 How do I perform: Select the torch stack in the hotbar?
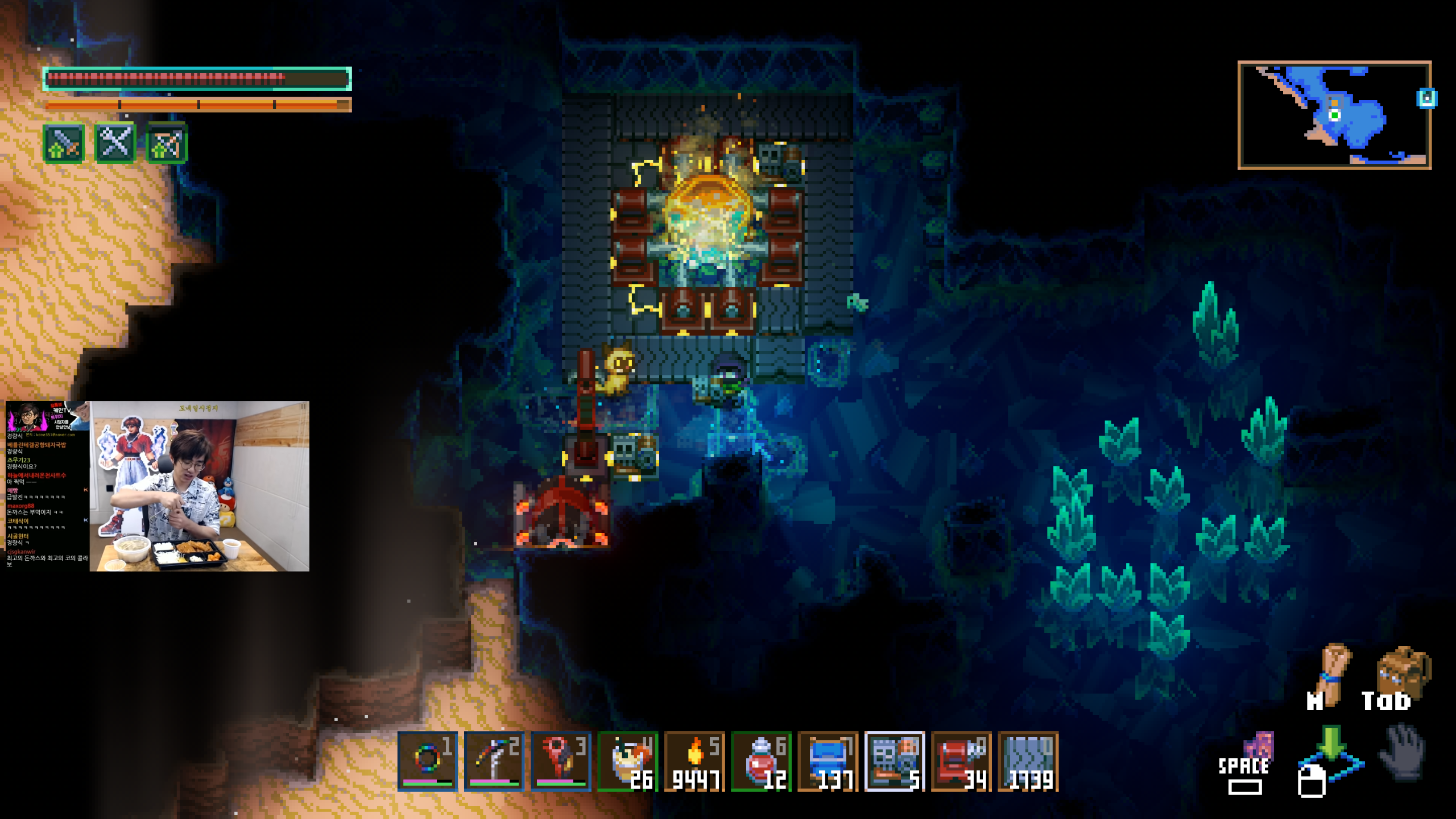[x=694, y=760]
